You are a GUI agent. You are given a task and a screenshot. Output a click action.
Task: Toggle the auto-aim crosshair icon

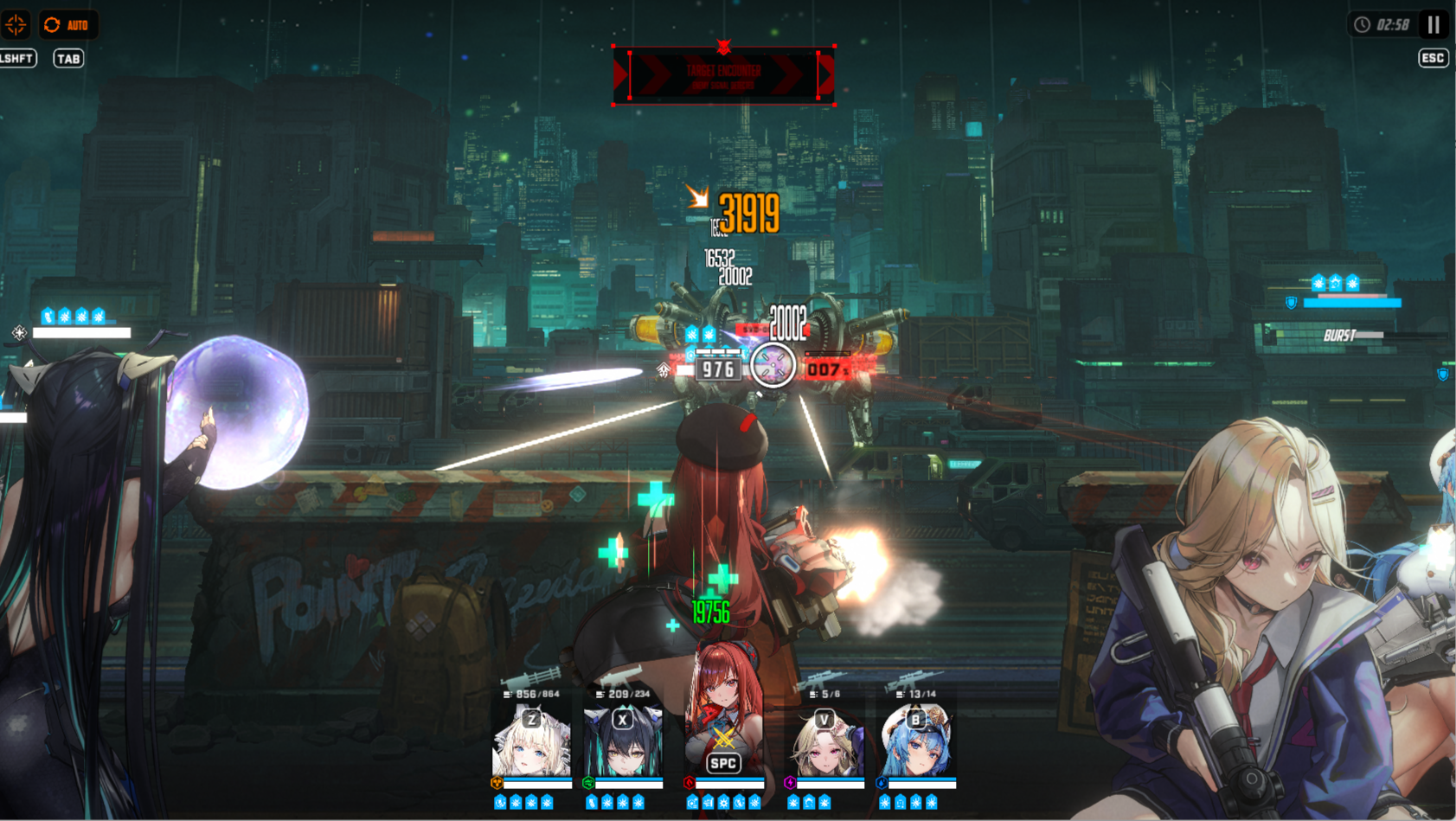point(16,24)
